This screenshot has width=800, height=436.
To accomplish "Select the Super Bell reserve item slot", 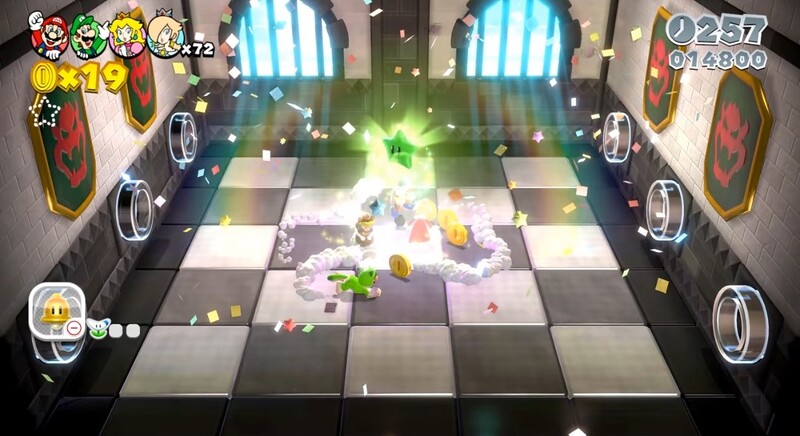I will pos(56,311).
